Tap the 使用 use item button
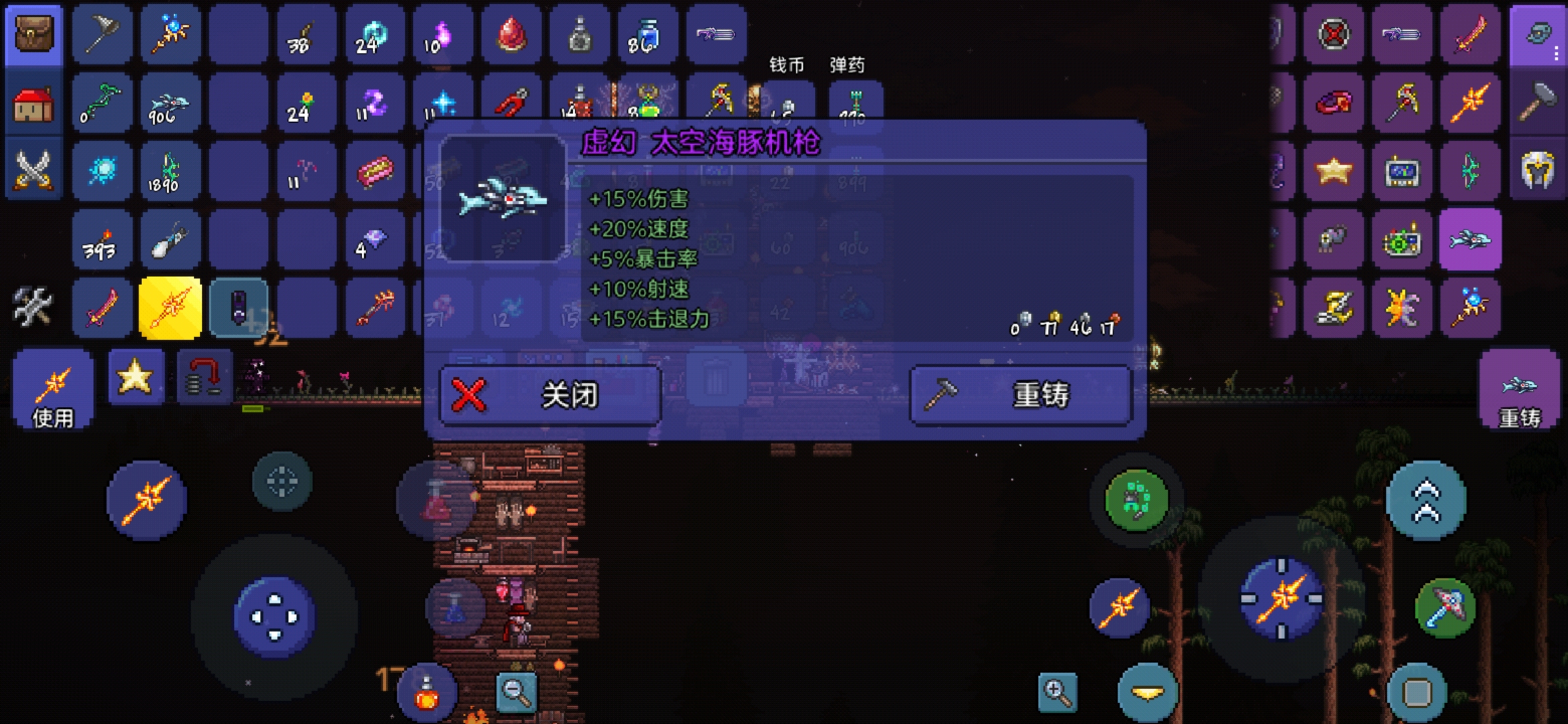The width and height of the screenshot is (1568, 724). (x=53, y=390)
